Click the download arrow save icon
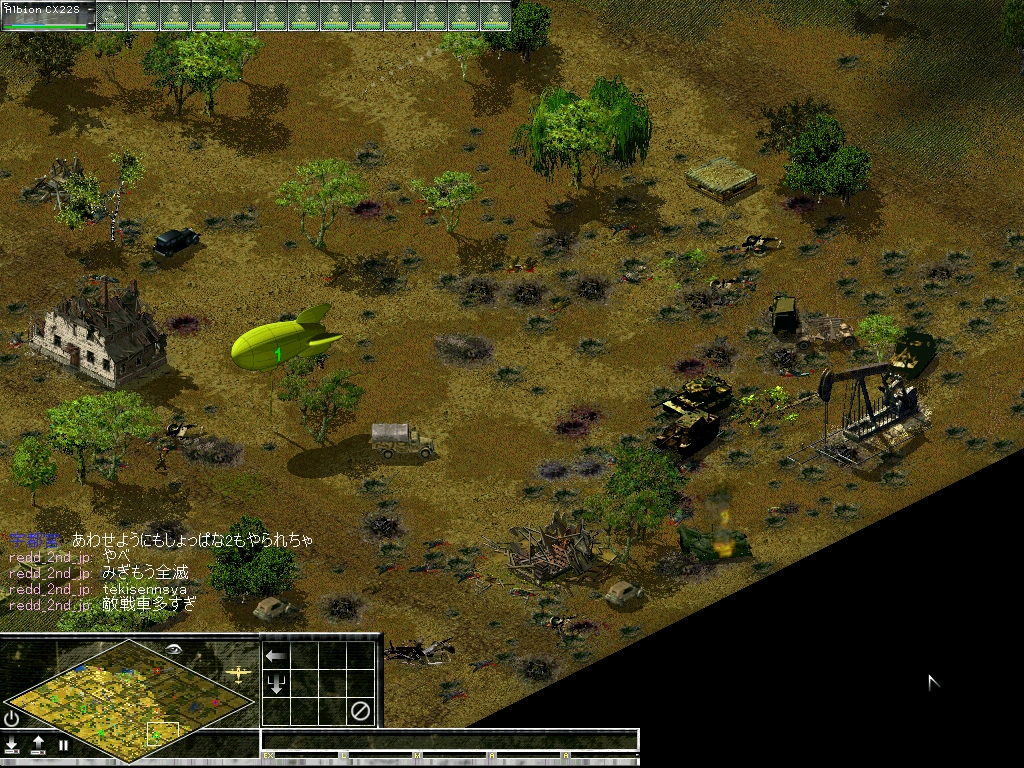This screenshot has height=768, width=1024. pos(13,745)
